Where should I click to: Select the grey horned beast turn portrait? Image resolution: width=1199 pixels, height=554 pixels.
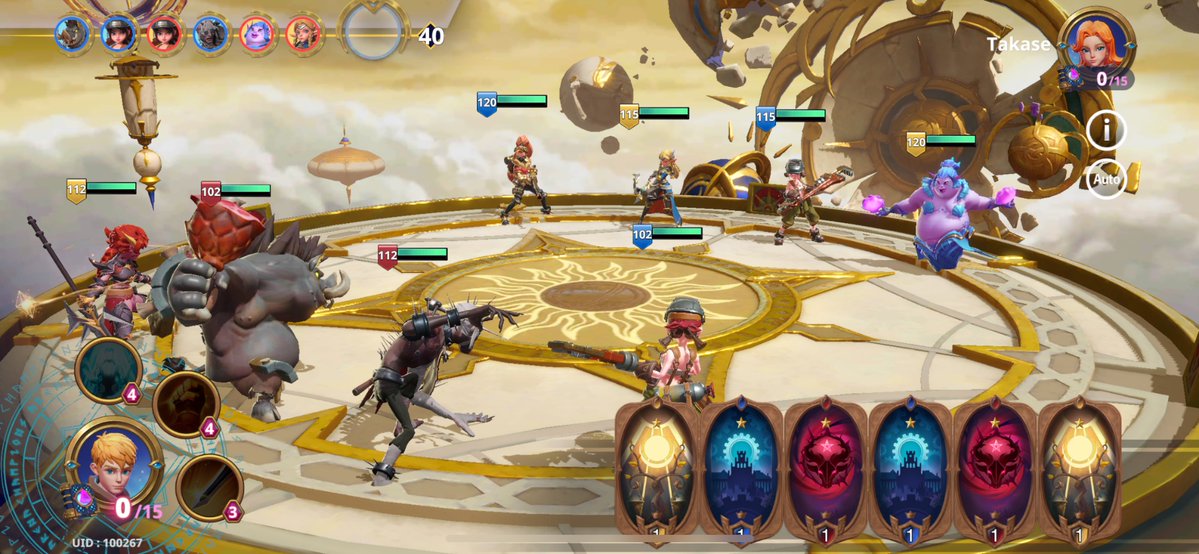click(x=211, y=34)
